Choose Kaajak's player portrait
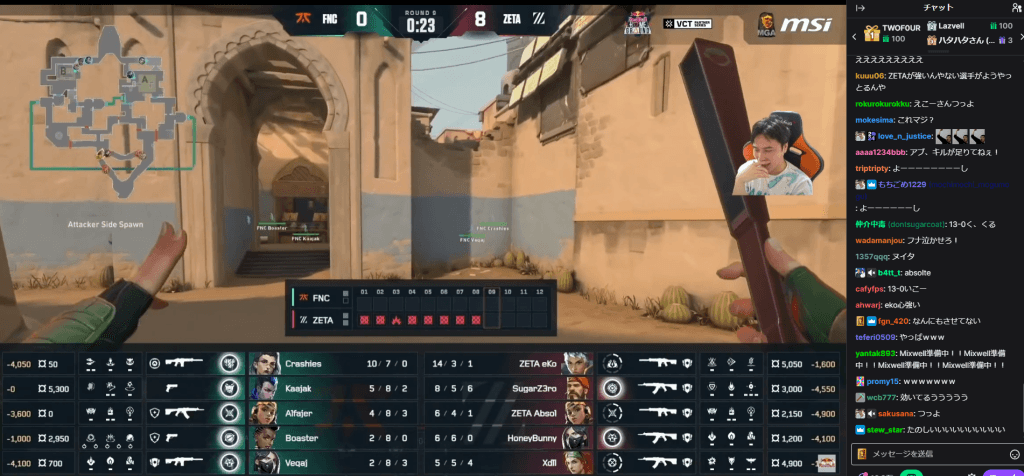This screenshot has width=1024, height=476. (263, 388)
